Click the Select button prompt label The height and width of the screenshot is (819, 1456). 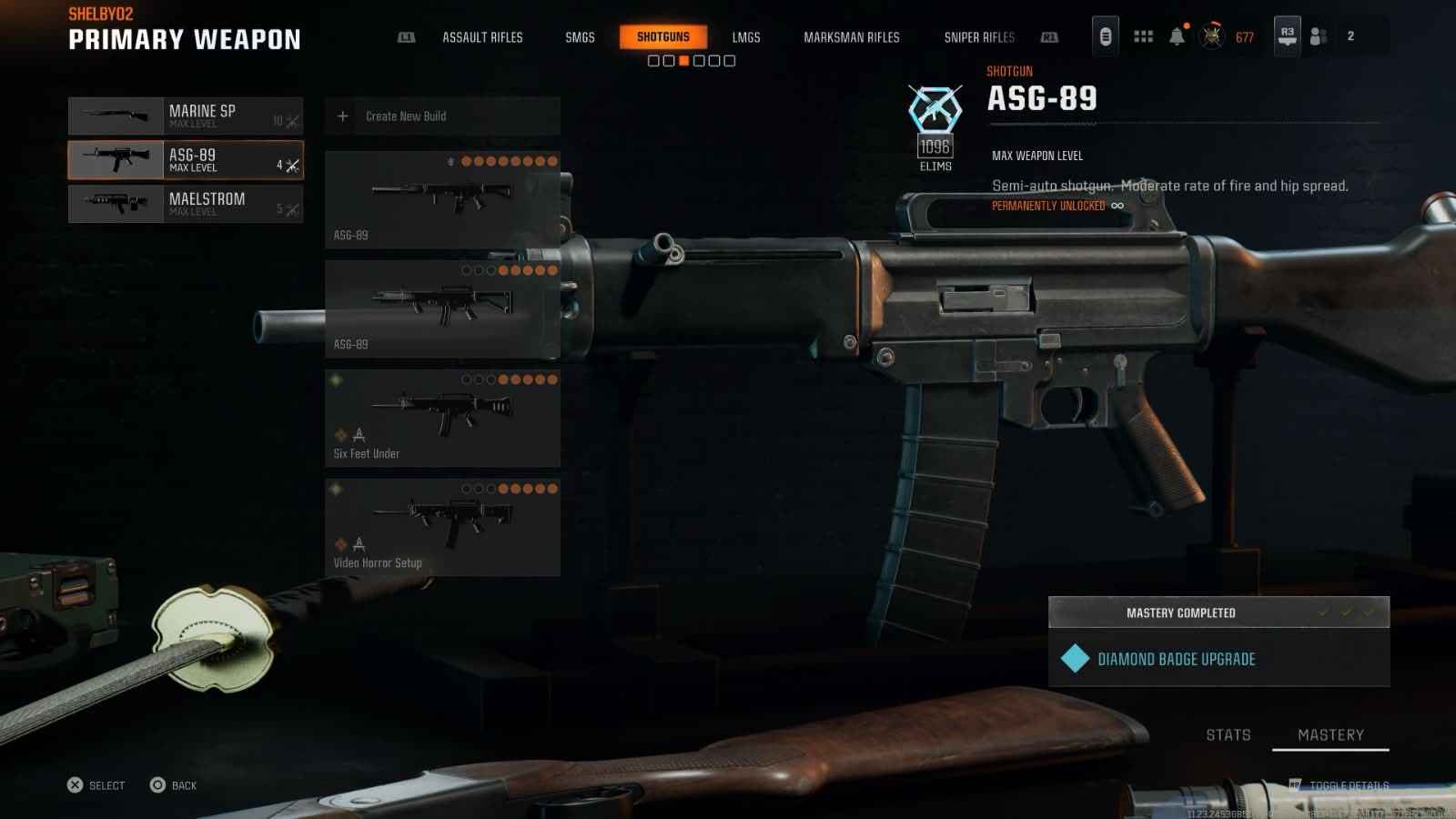pos(106,785)
